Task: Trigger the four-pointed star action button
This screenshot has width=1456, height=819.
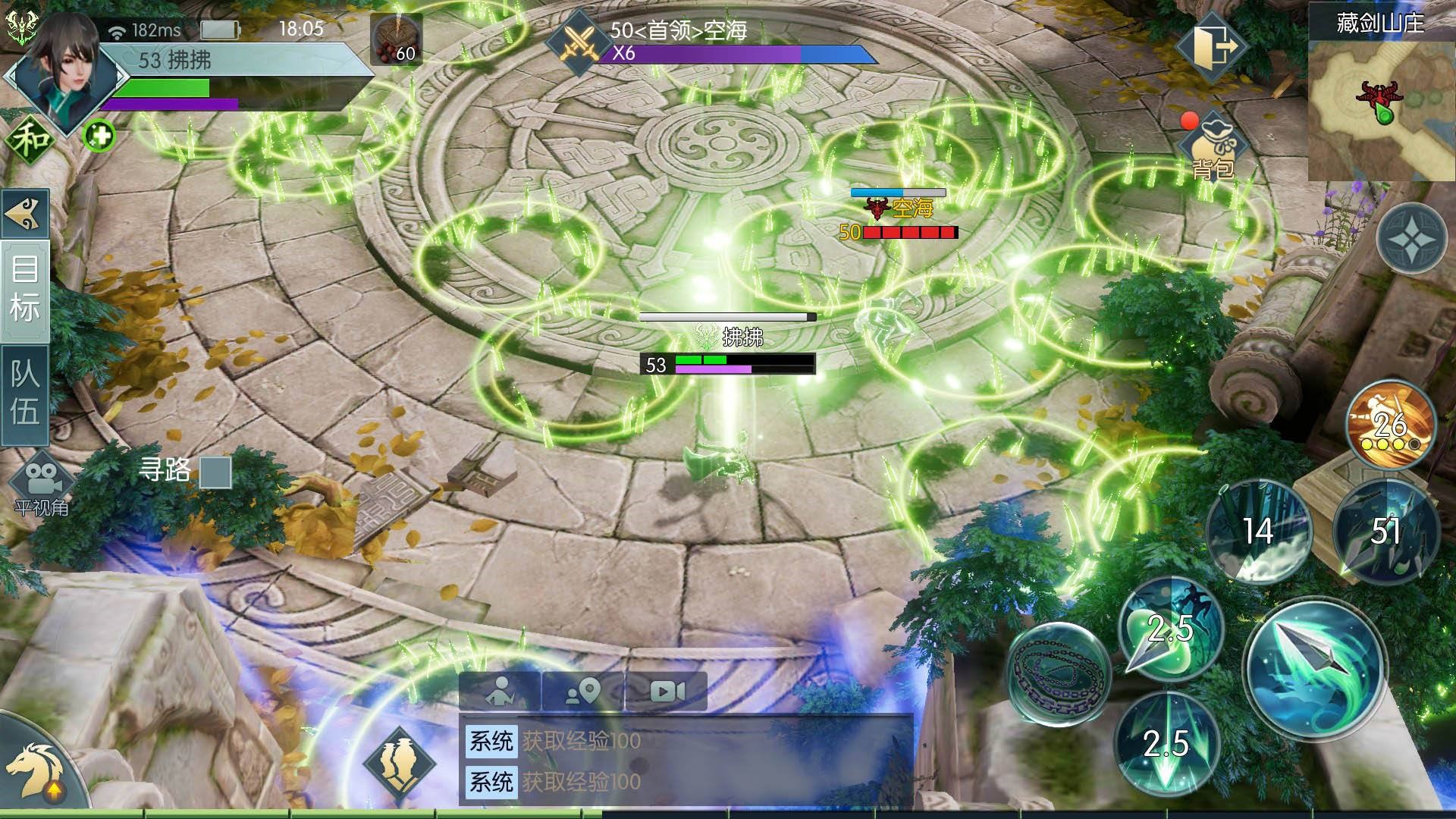Action: point(1411,237)
